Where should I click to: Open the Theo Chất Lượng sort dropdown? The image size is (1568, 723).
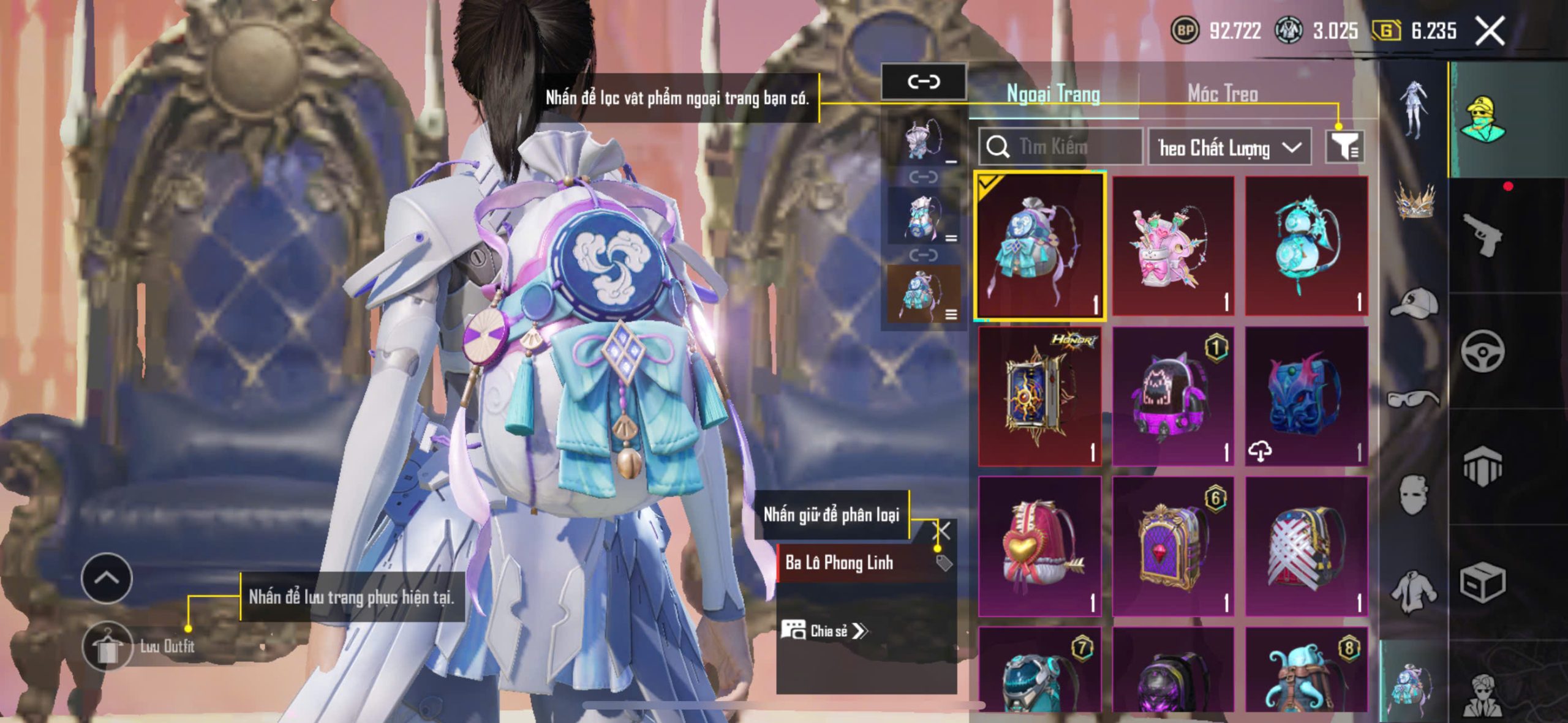pyautogui.click(x=1229, y=148)
